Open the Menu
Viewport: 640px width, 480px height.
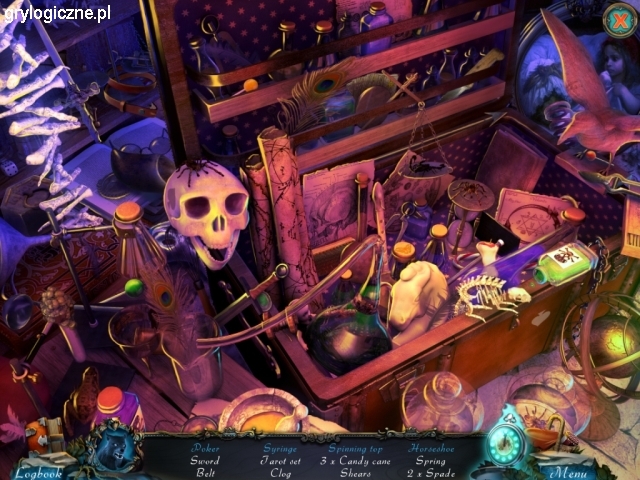click(x=568, y=471)
